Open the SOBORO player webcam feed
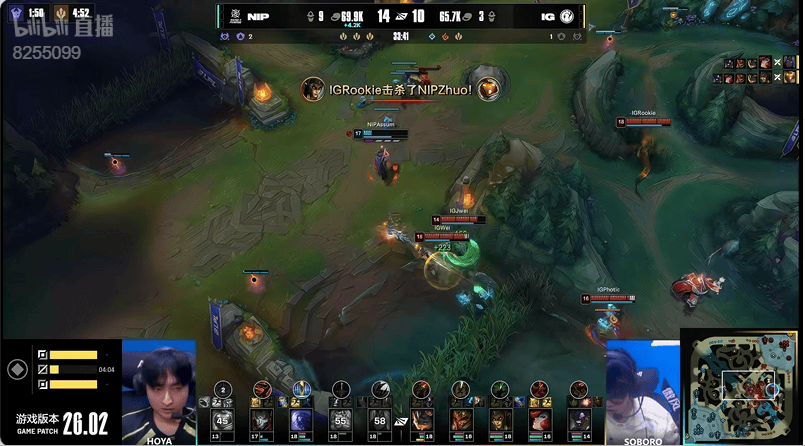This screenshot has height=446, width=805. pos(642,388)
